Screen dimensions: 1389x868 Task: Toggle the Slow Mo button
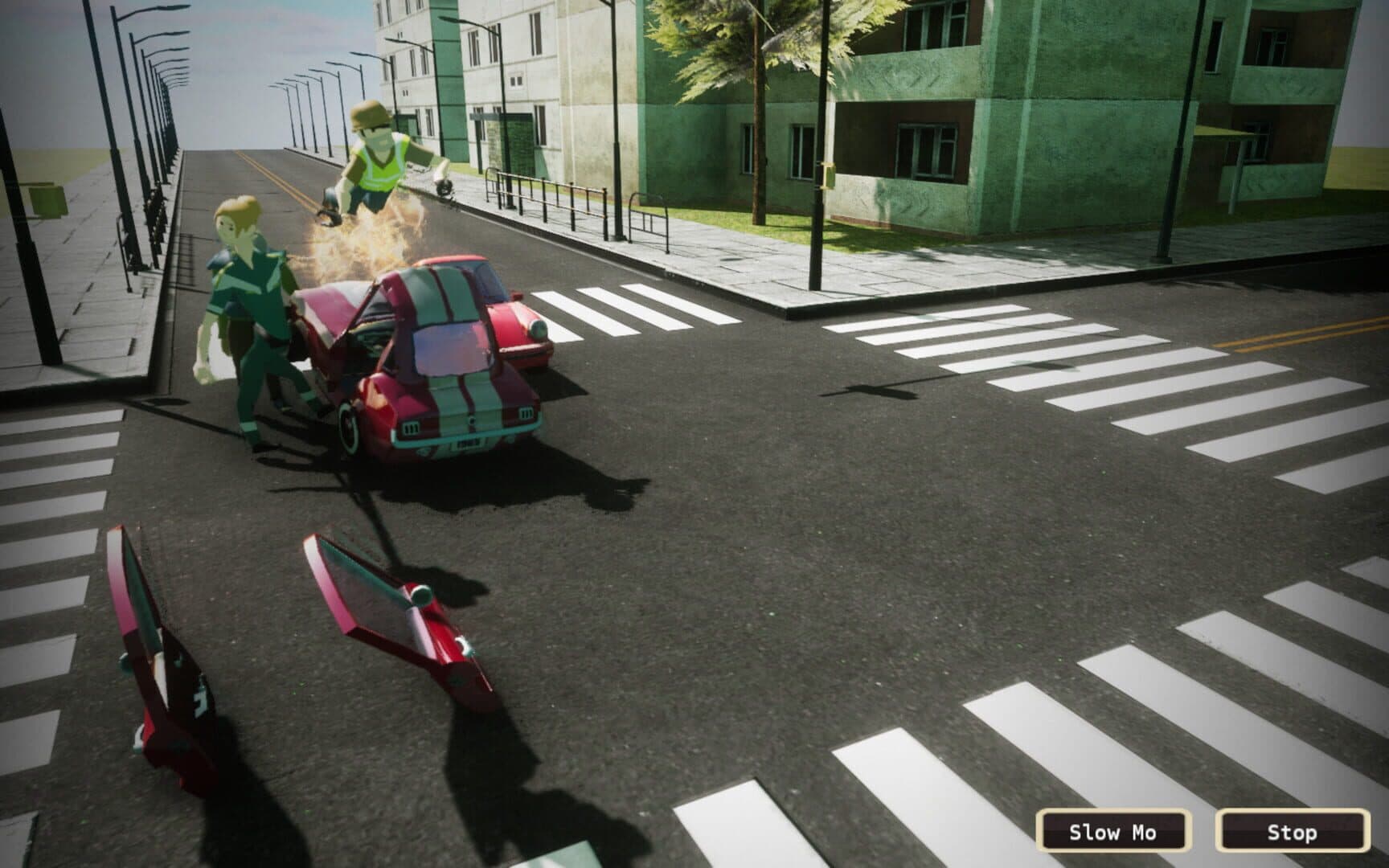point(1112,831)
